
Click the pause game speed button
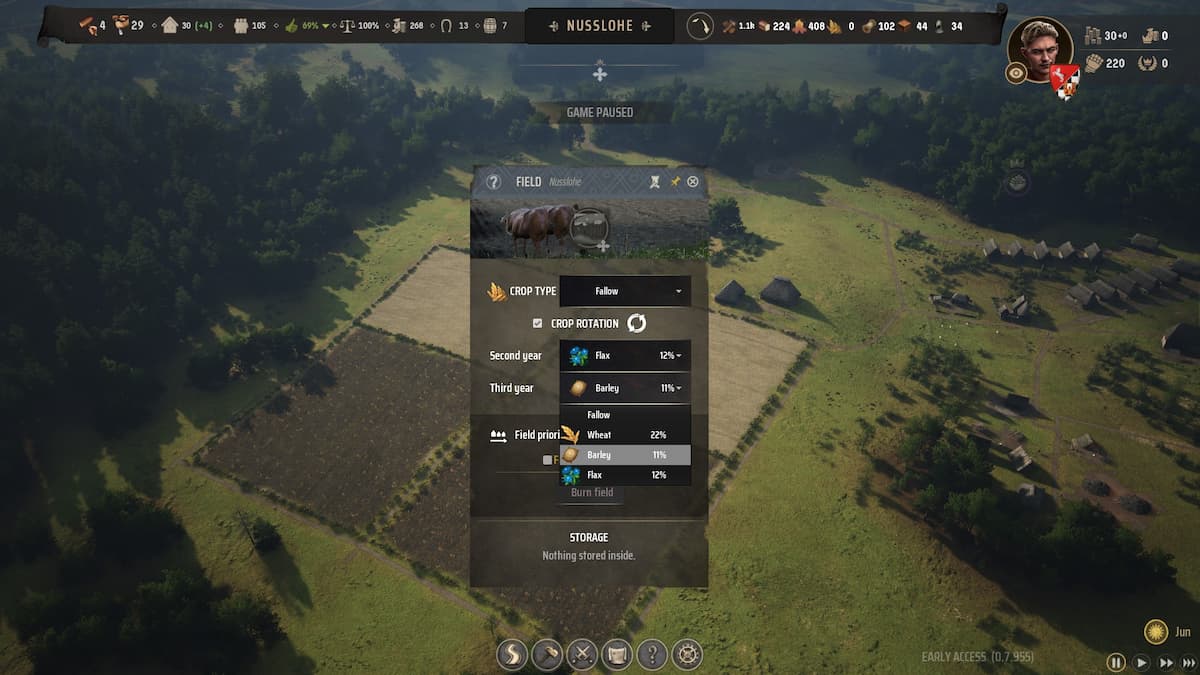coord(1116,662)
